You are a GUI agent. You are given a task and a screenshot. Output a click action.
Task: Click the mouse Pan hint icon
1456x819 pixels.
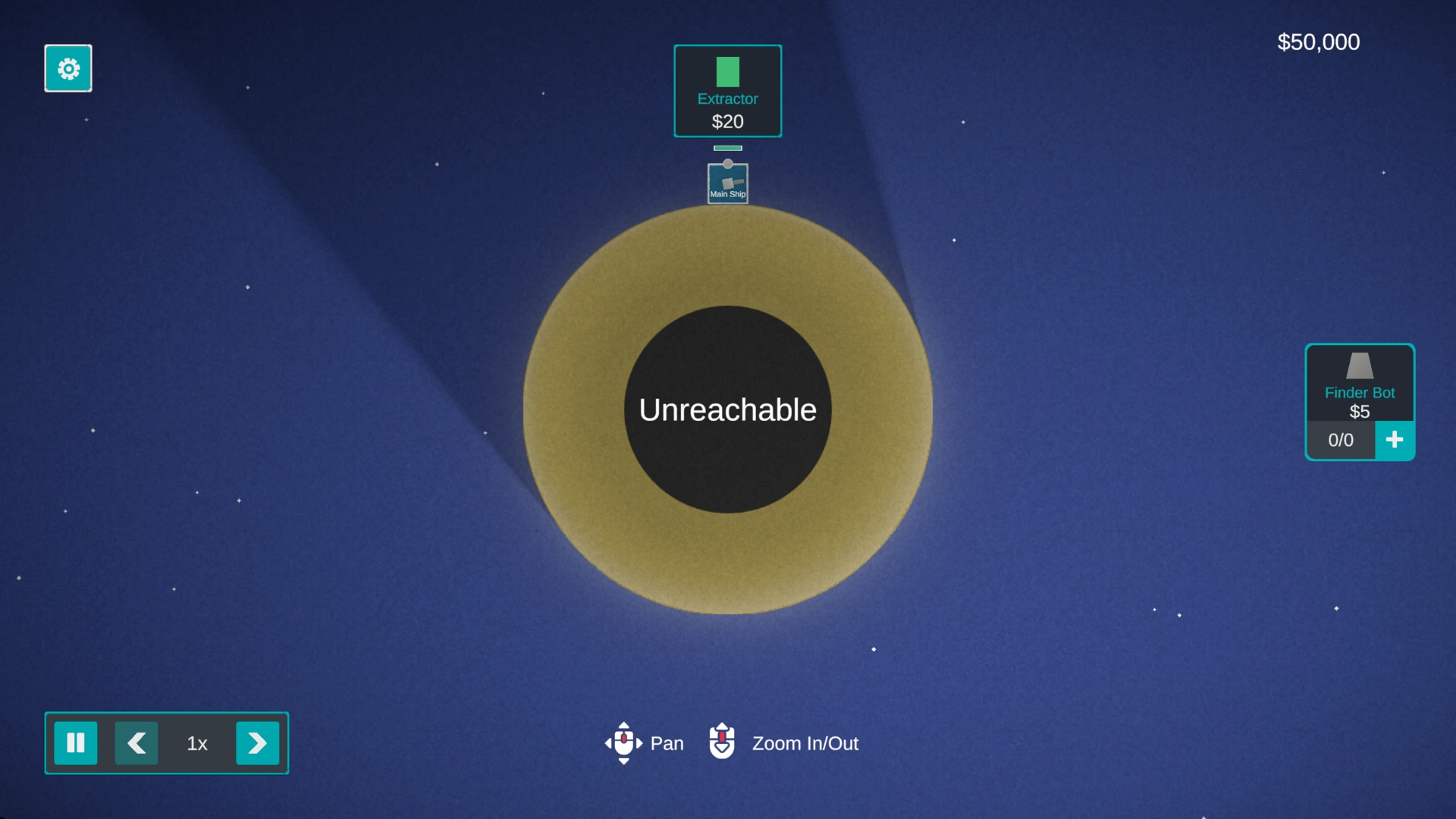coord(623,743)
